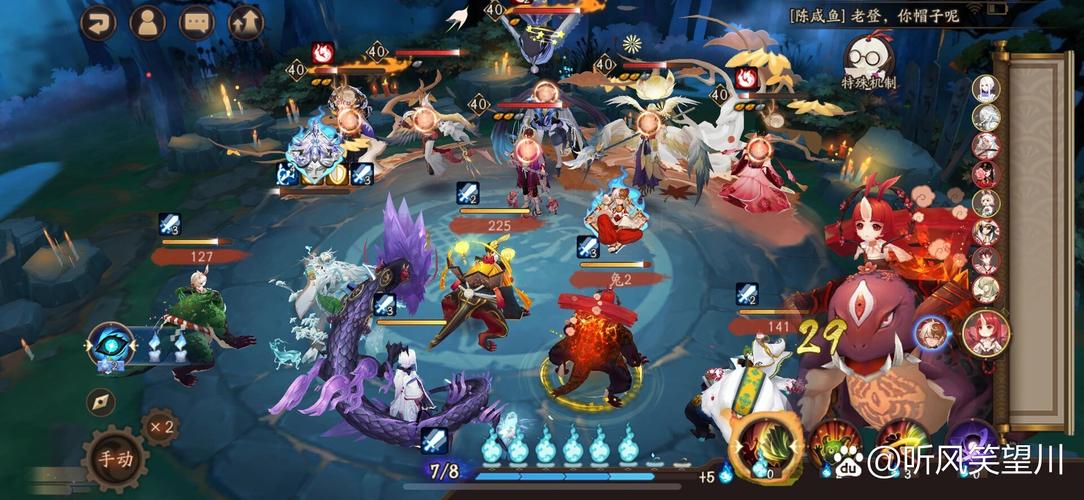Open the player profile icon
The height and width of the screenshot is (500, 1084).
coord(148,22)
